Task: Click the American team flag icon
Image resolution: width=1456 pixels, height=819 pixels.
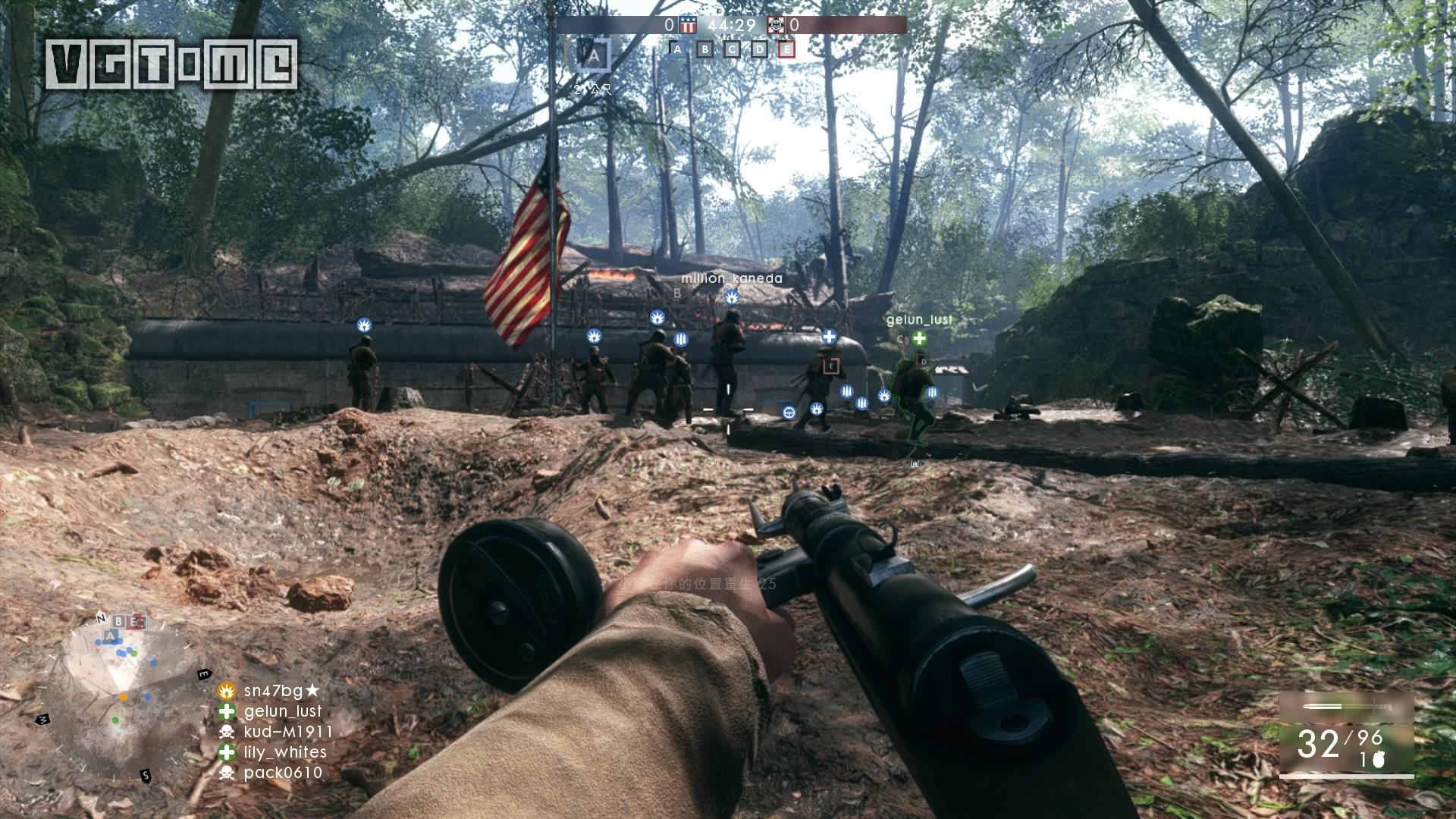Action: tap(688, 25)
